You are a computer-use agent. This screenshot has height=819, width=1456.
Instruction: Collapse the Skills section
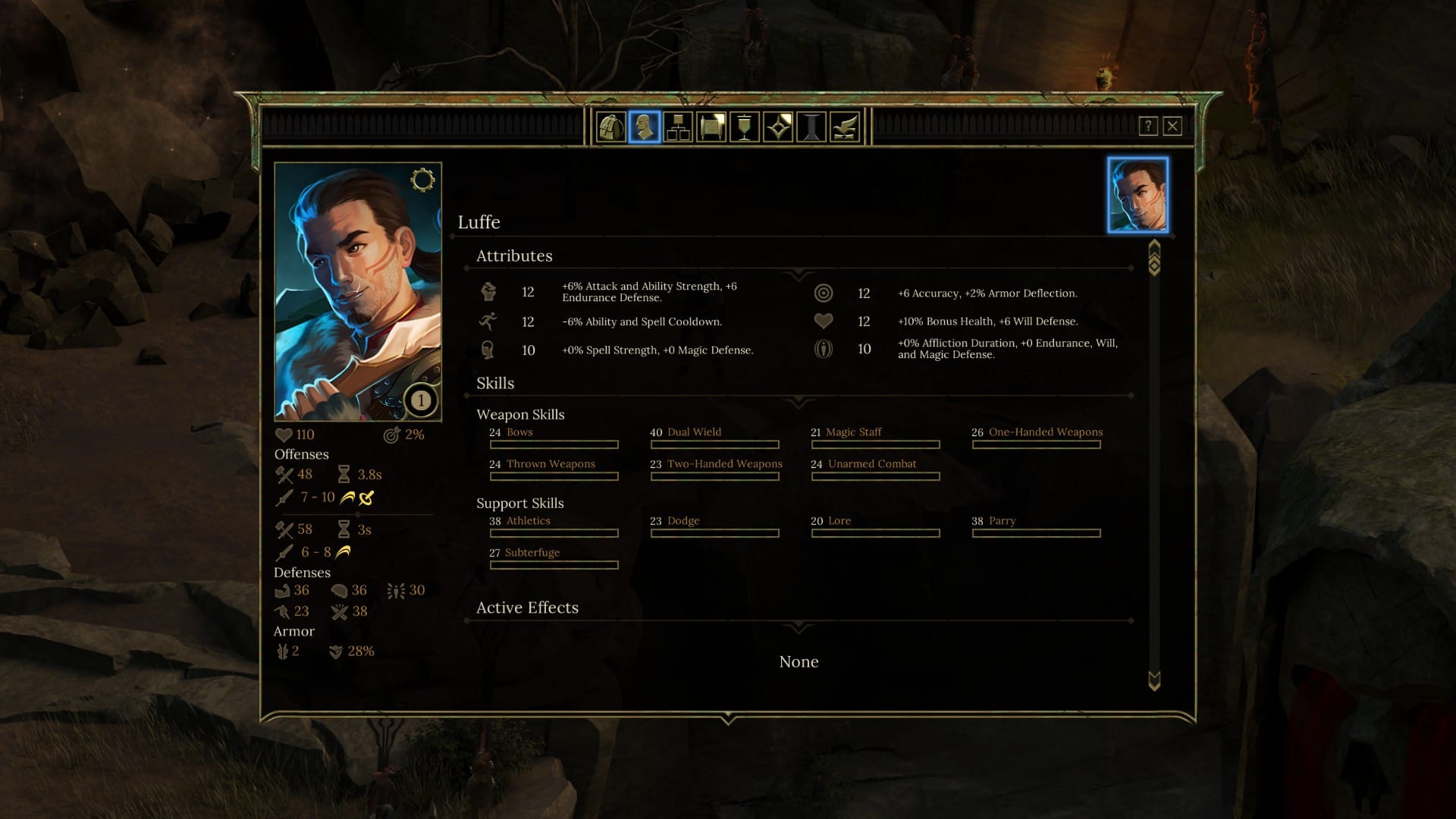tap(799, 400)
